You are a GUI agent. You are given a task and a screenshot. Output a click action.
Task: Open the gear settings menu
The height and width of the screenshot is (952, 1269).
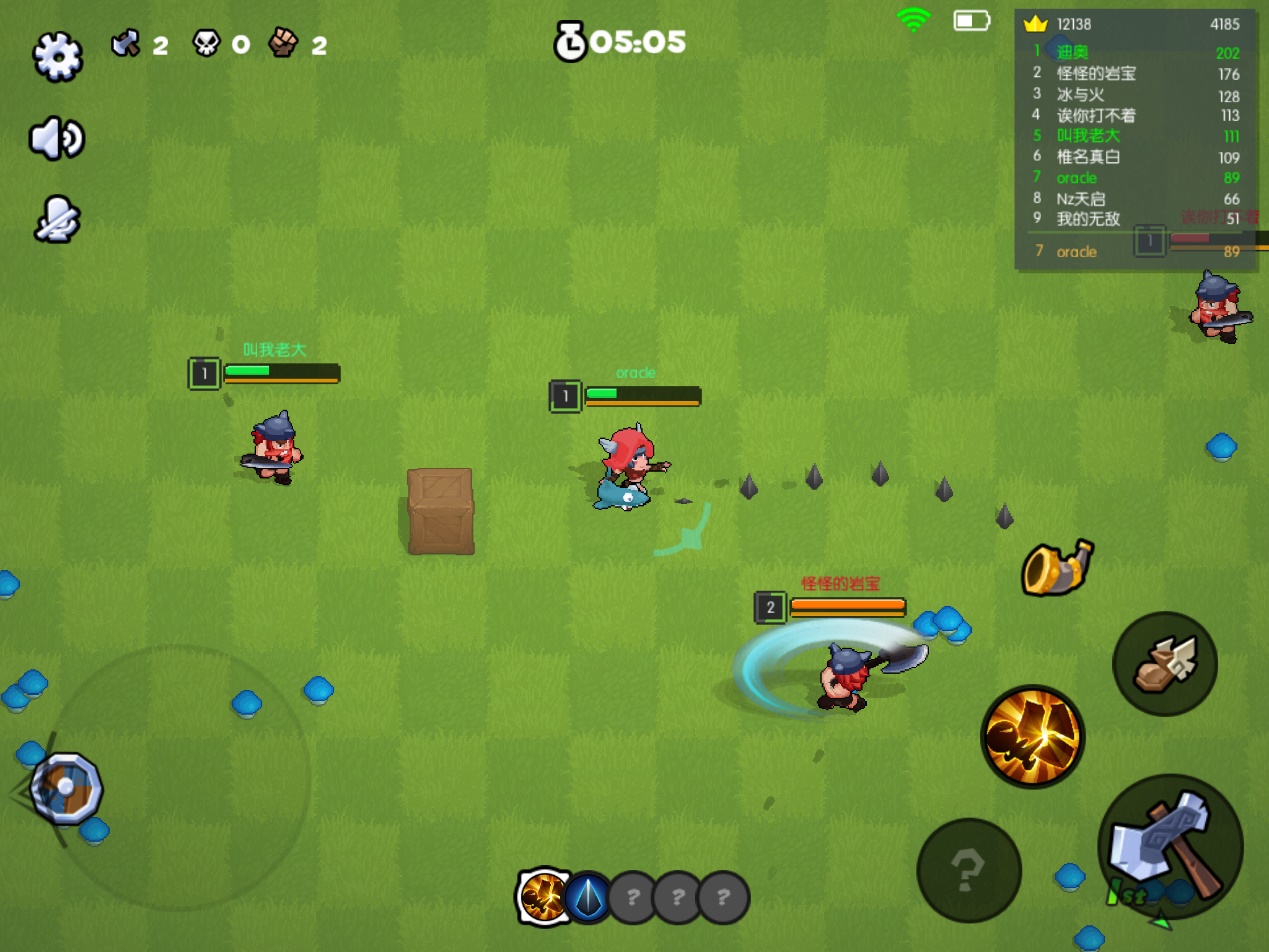click(x=57, y=56)
